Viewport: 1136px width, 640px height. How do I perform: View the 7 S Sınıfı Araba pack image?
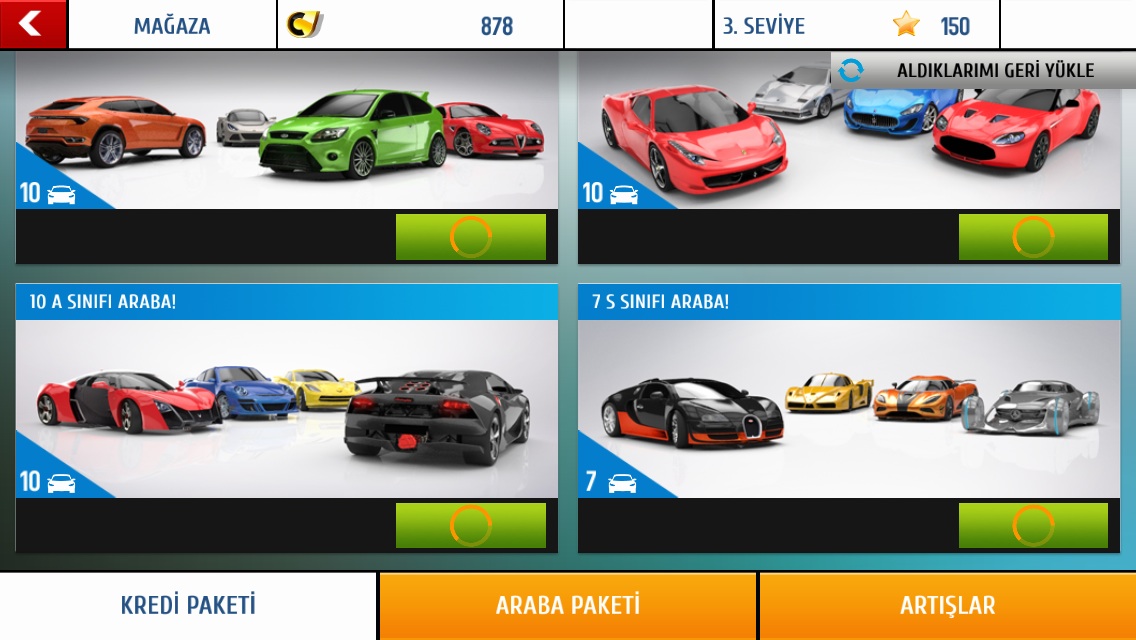point(849,408)
